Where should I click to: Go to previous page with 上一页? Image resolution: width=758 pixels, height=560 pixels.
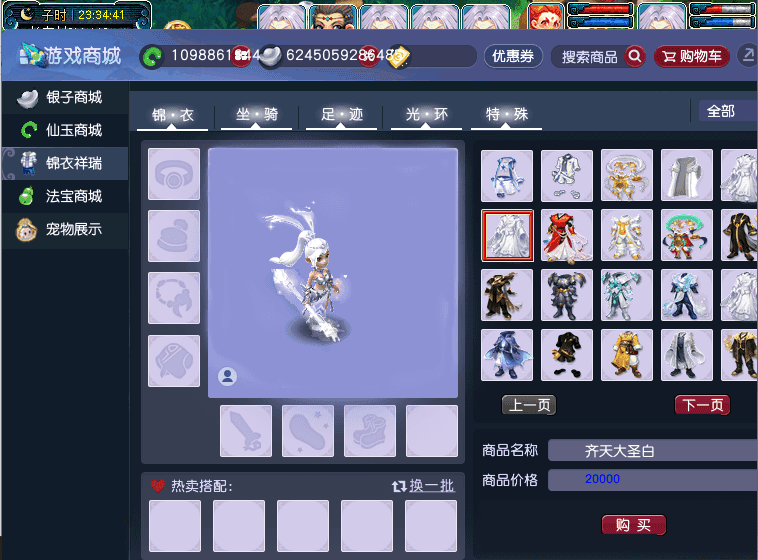tap(528, 405)
